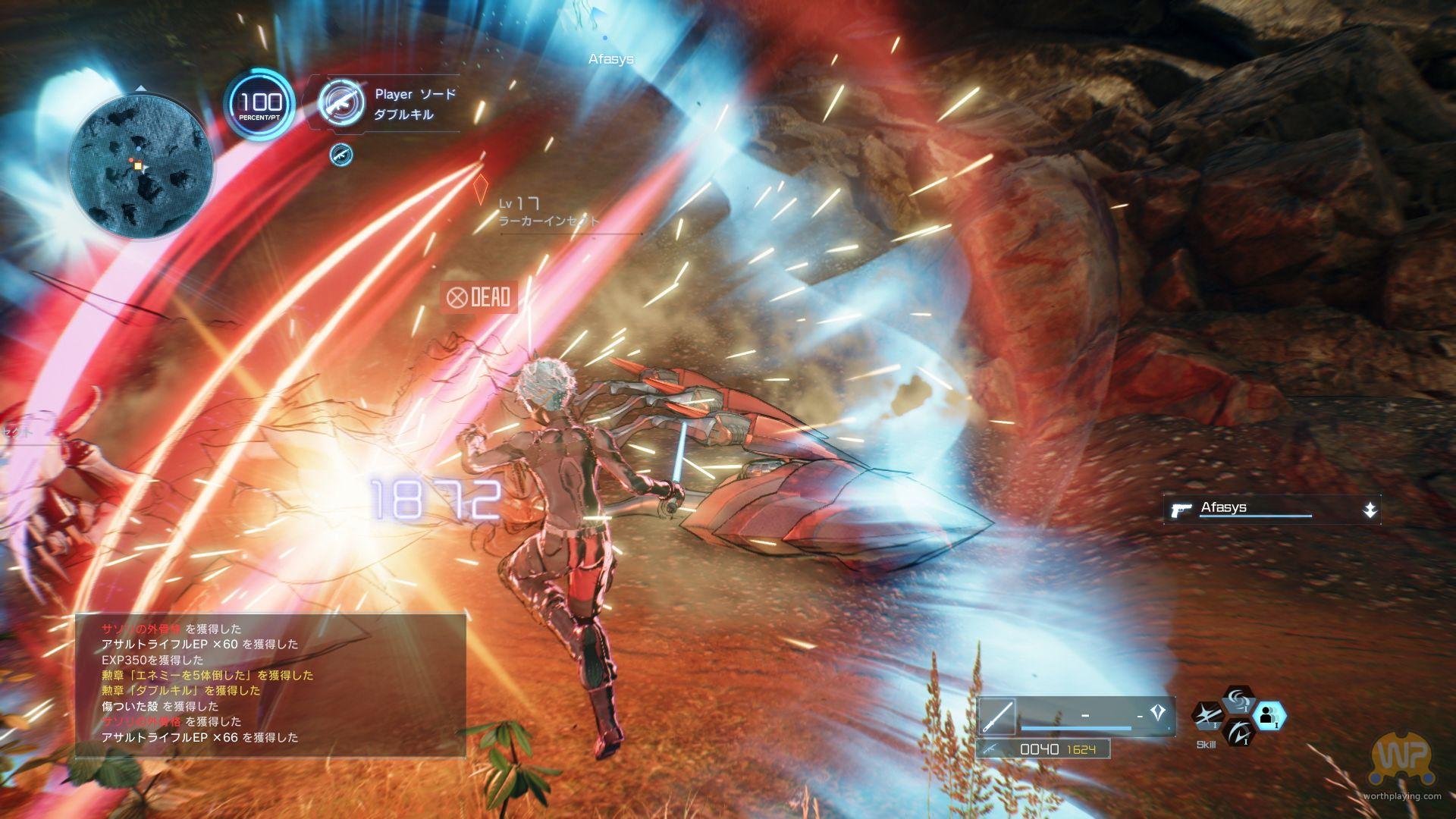Select the assault rifle secondary weapon slot

coord(1043,749)
